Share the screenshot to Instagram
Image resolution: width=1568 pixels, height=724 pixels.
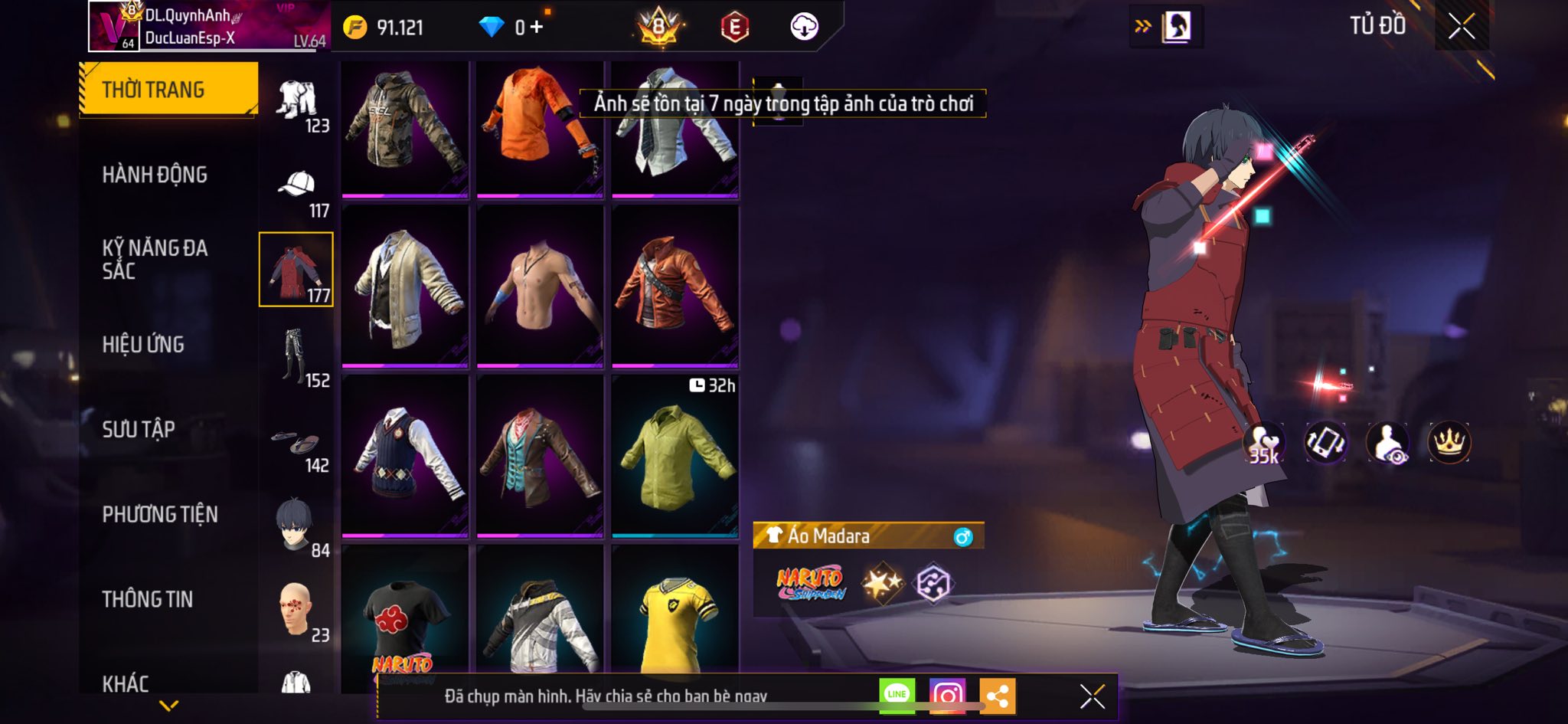(x=947, y=695)
